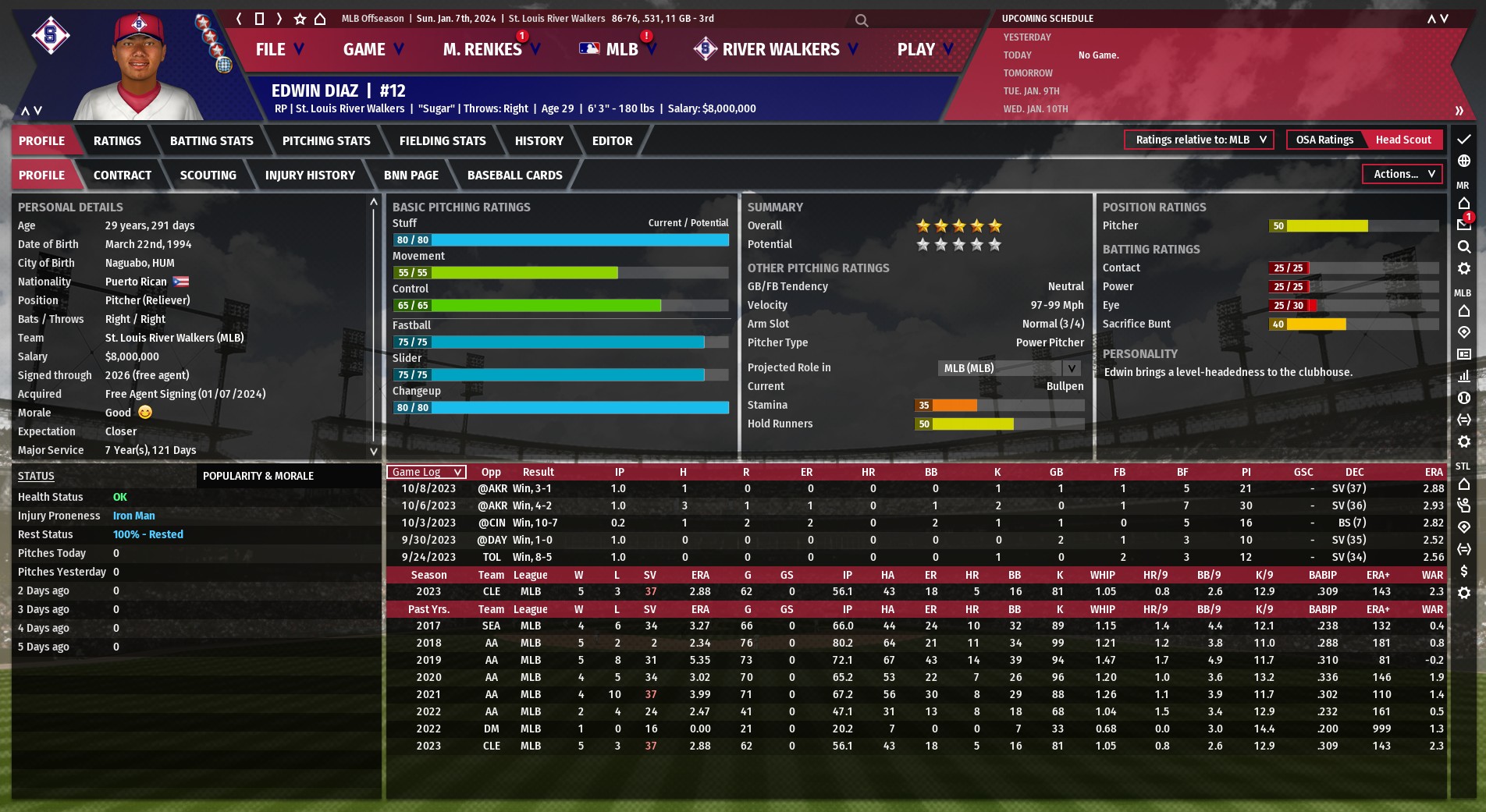Switch to the PITCHING STATS tab
1486x812 pixels.
[326, 141]
